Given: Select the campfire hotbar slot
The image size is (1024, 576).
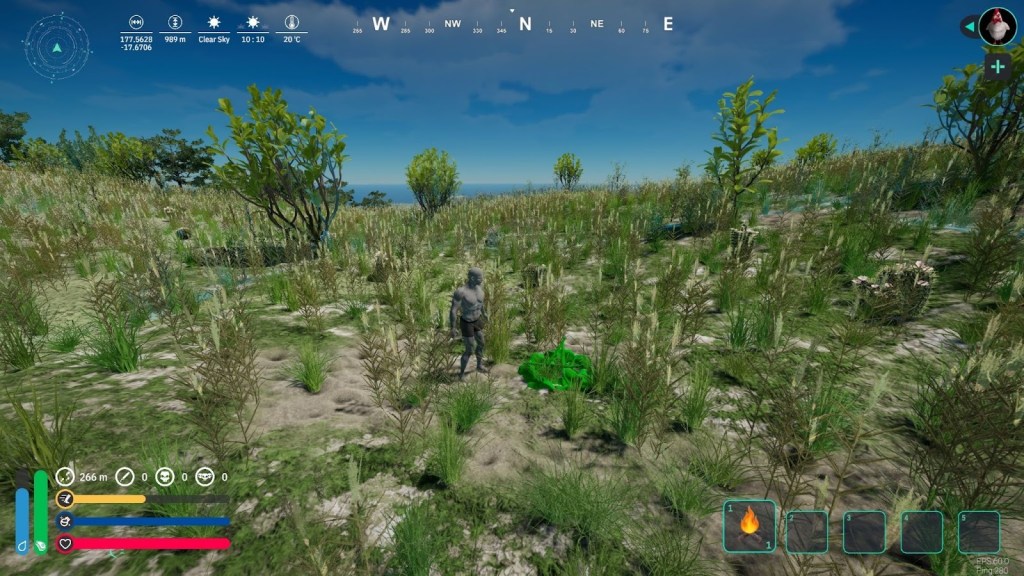Looking at the screenshot, I should click(x=749, y=525).
